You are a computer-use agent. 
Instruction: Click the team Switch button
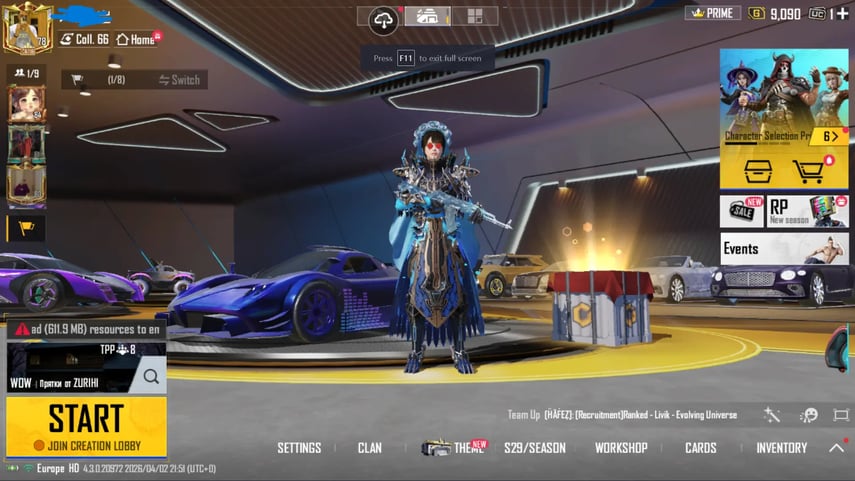179,80
